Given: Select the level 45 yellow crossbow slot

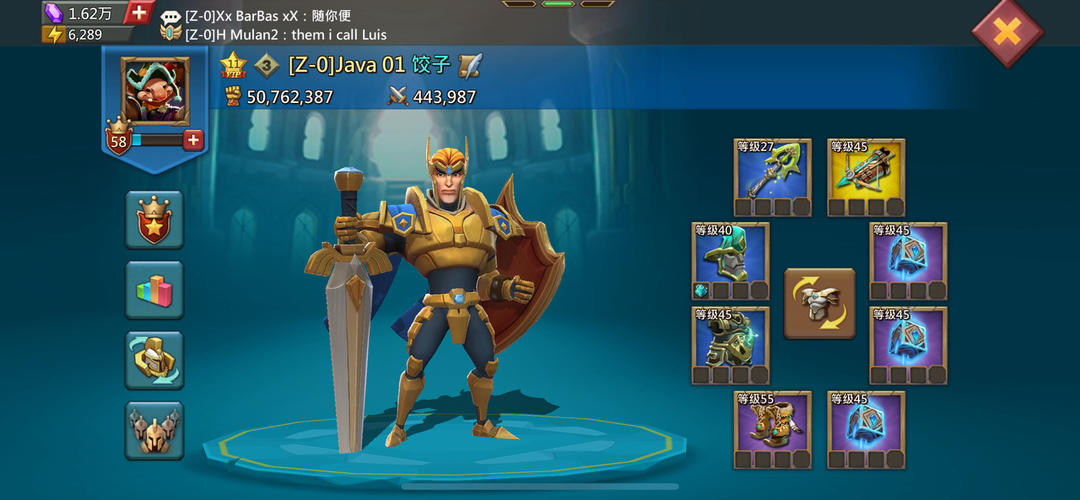Looking at the screenshot, I should [x=866, y=177].
